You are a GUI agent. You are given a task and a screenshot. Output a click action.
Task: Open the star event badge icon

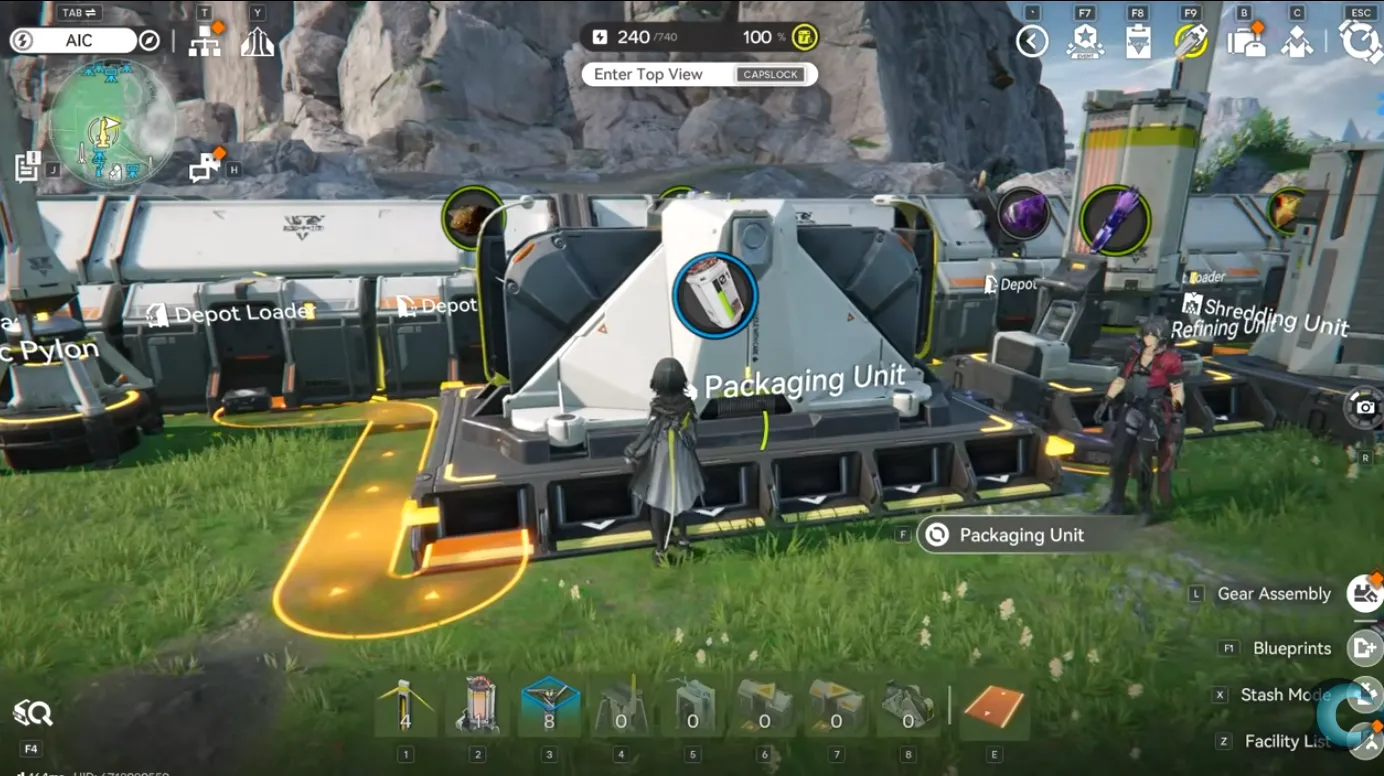coord(1084,42)
